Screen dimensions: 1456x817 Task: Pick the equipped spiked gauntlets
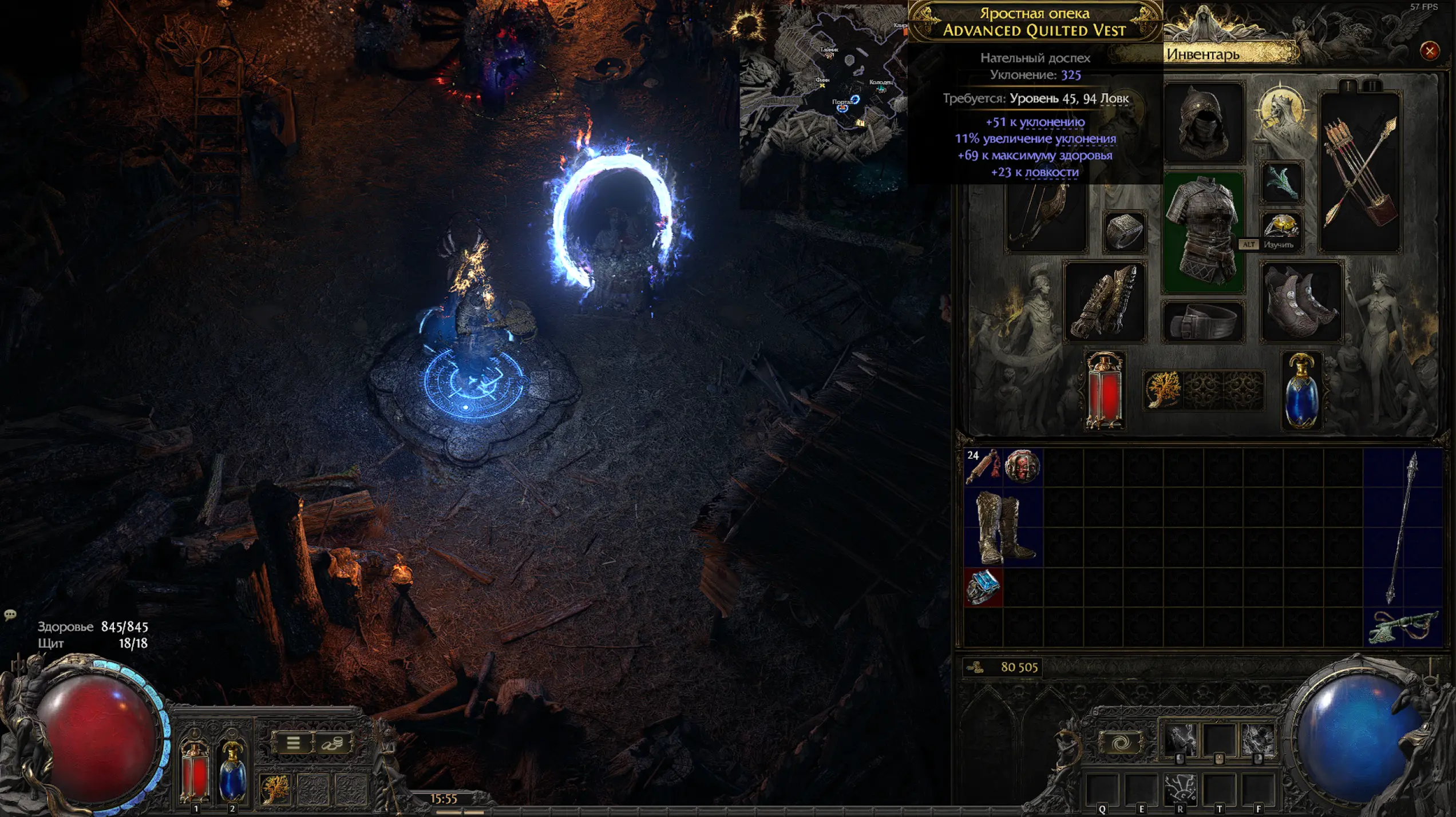1105,302
